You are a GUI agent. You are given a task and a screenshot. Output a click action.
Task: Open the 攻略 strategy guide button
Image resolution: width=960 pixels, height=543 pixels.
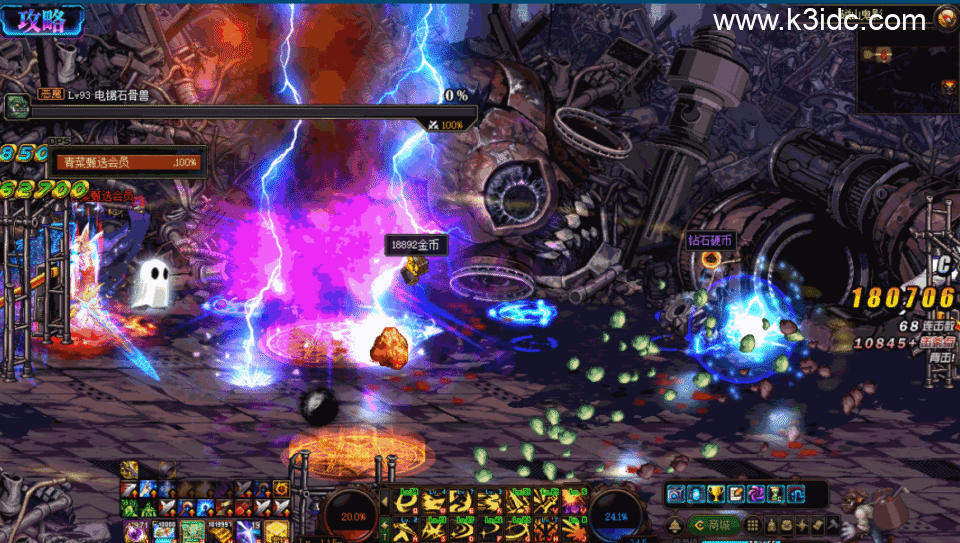[x=42, y=19]
